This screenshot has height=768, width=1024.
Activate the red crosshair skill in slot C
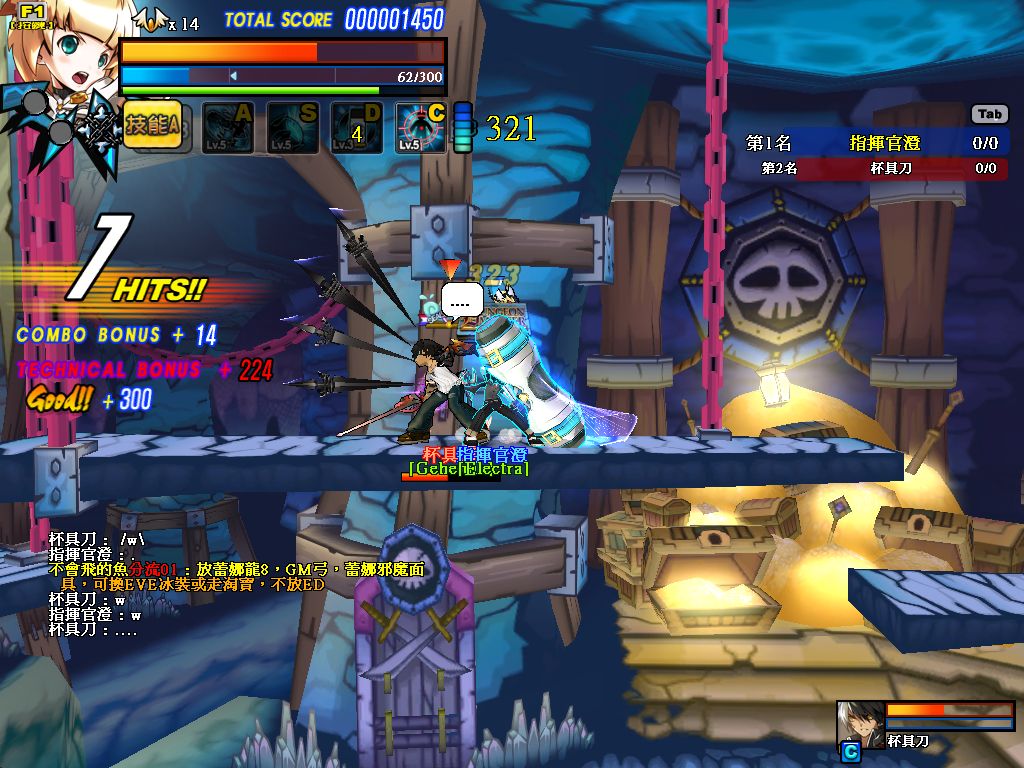tap(420, 128)
